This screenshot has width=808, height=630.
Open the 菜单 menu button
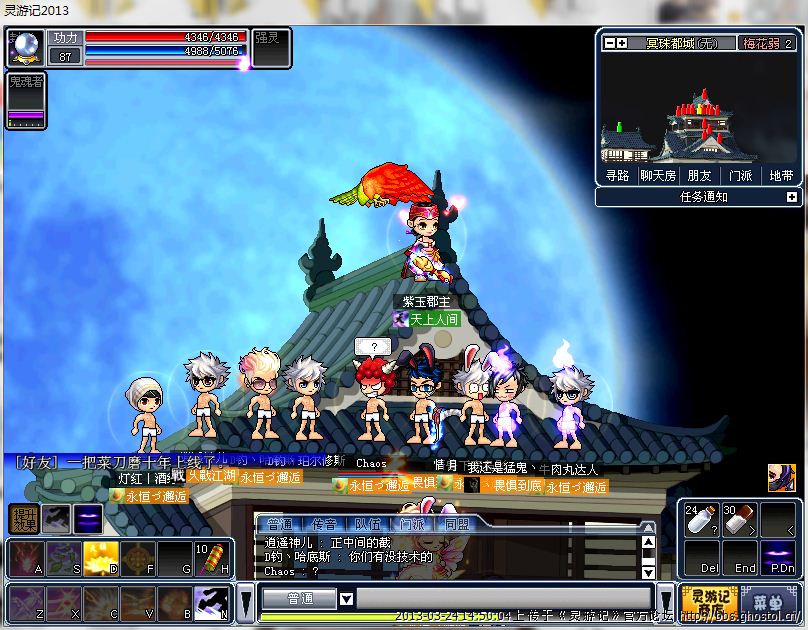pos(768,600)
